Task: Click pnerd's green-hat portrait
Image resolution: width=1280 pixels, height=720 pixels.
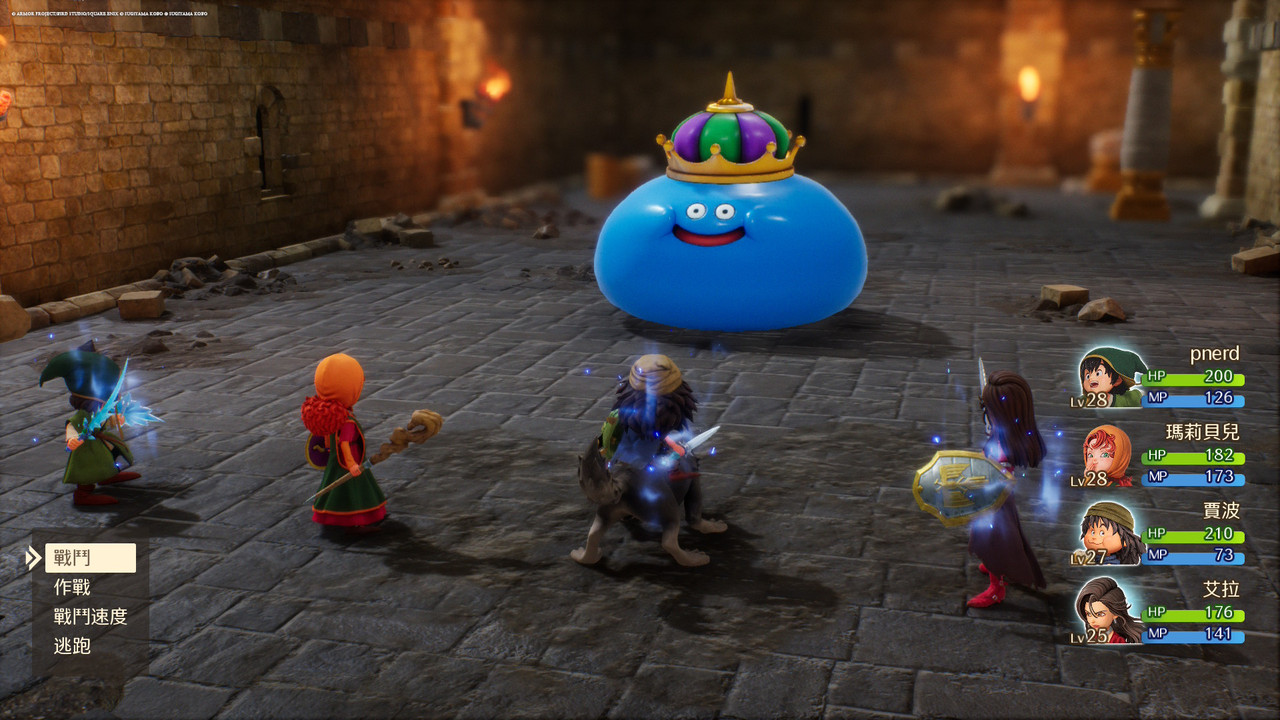Action: 1110,376
